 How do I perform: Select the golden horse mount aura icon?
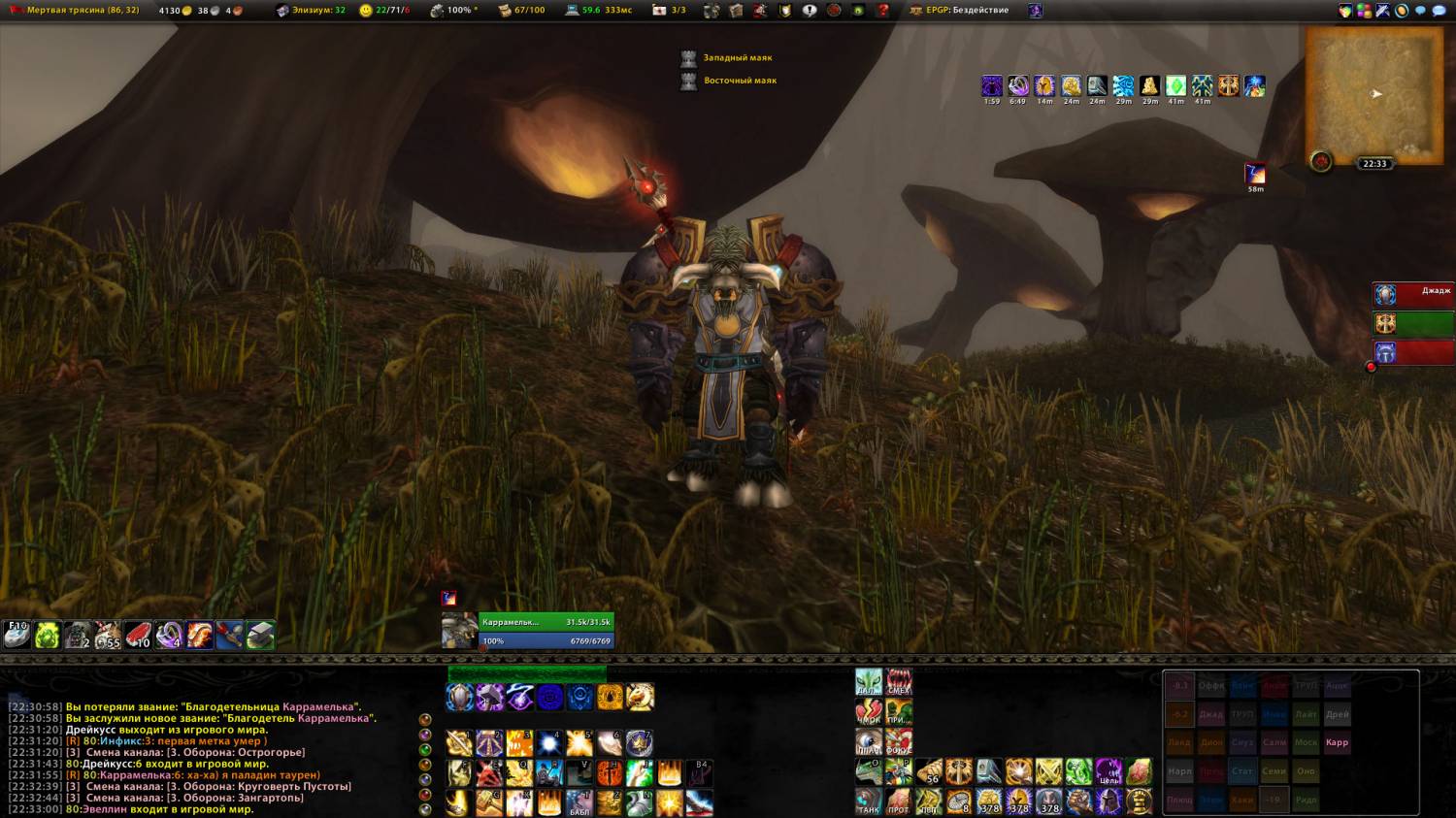pyautogui.click(x=641, y=697)
